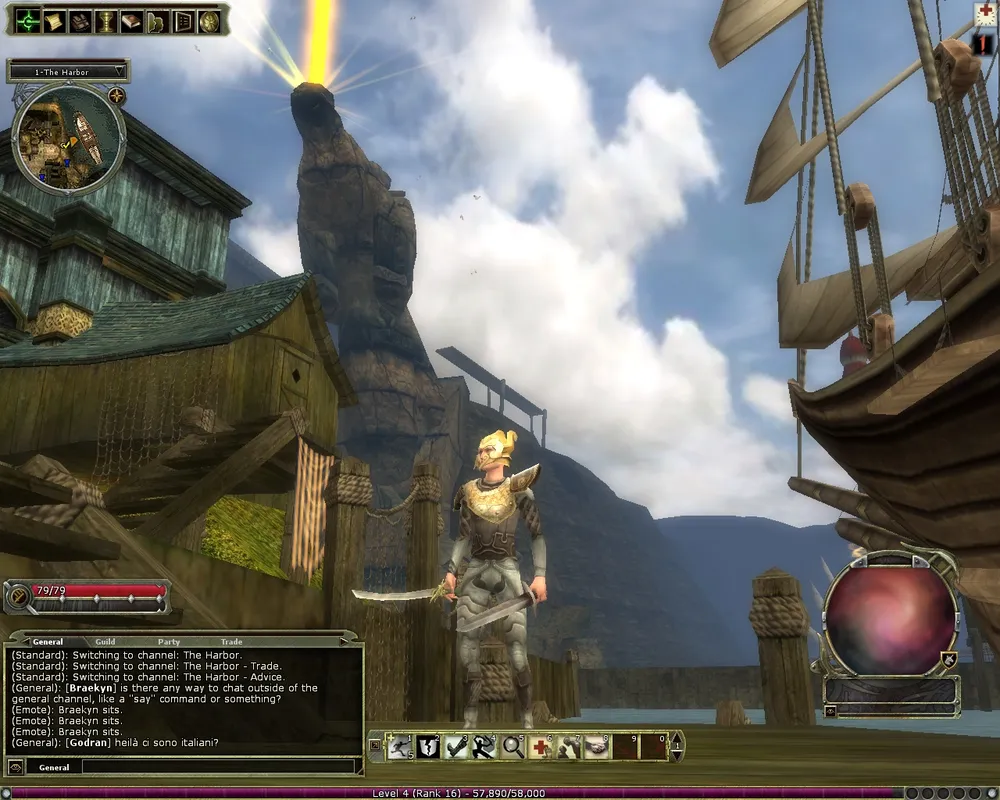This screenshot has width=1000, height=800.
Task: Click the red exclamation alert icon
Action: (x=984, y=46)
